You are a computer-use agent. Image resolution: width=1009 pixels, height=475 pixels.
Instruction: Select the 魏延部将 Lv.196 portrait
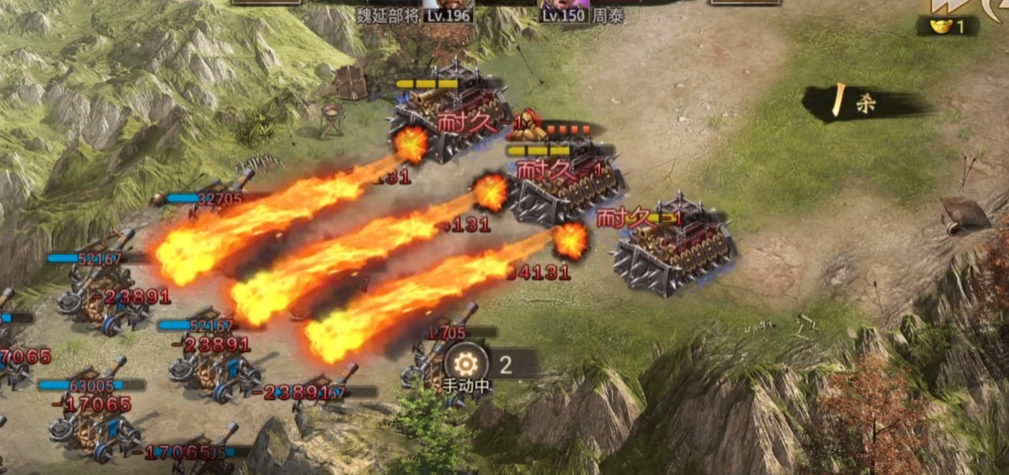pyautogui.click(x=447, y=4)
